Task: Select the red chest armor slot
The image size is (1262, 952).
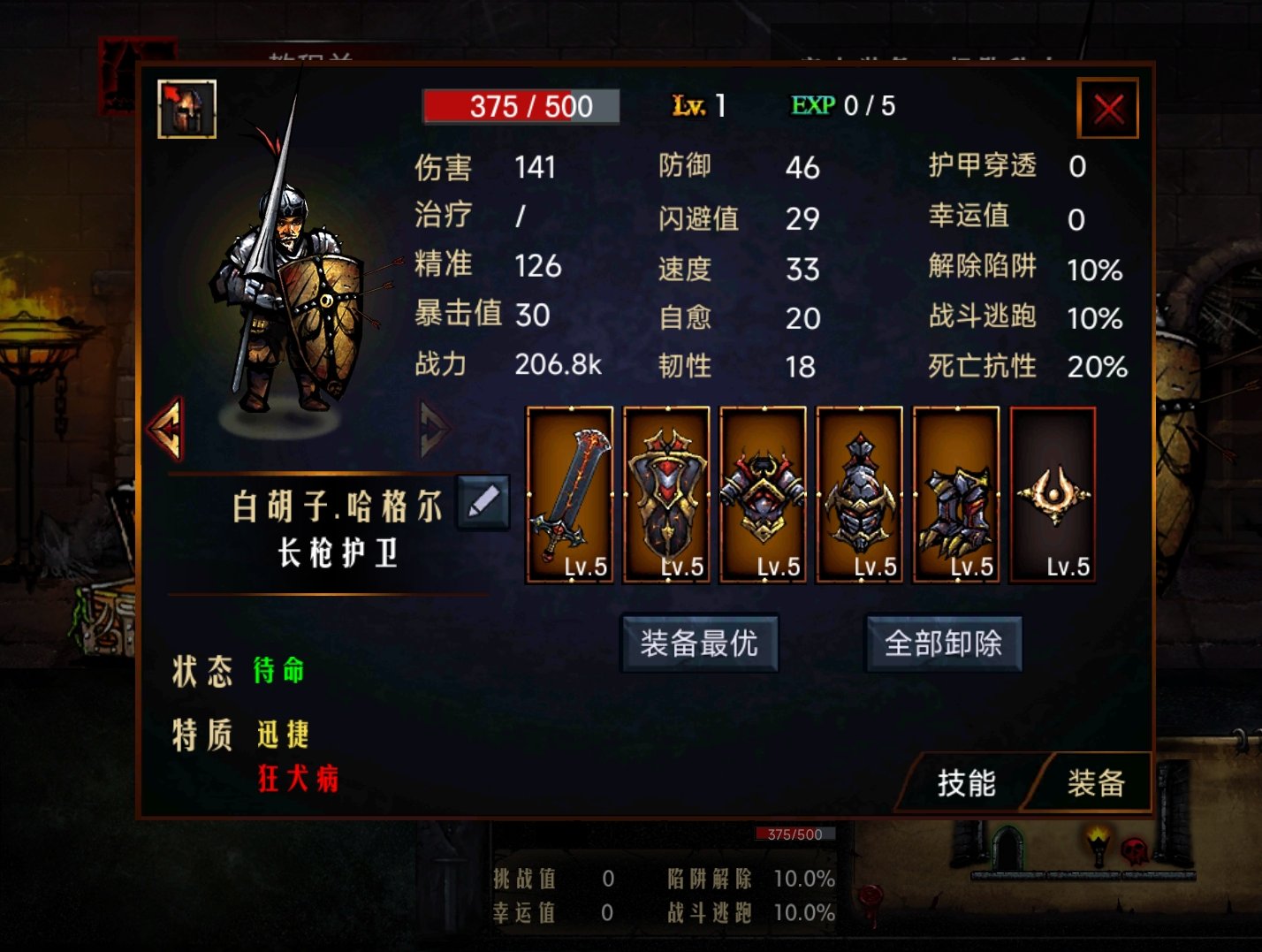Action: [x=666, y=494]
